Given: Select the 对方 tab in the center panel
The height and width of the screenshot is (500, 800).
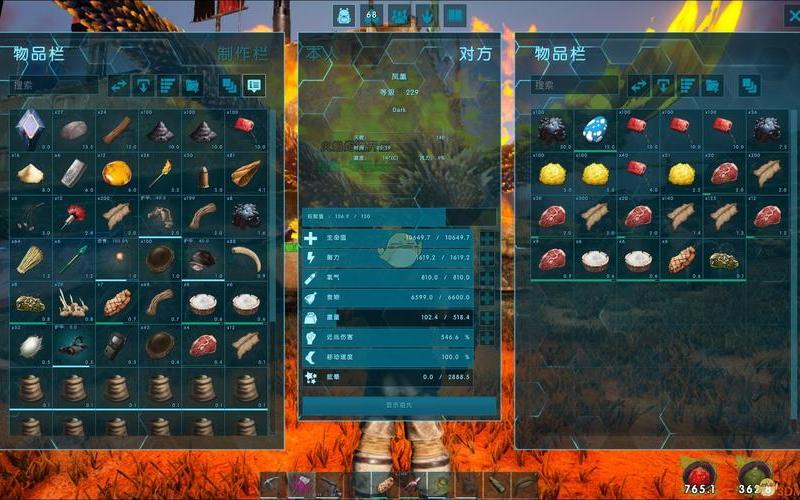Looking at the screenshot, I should [x=475, y=53].
